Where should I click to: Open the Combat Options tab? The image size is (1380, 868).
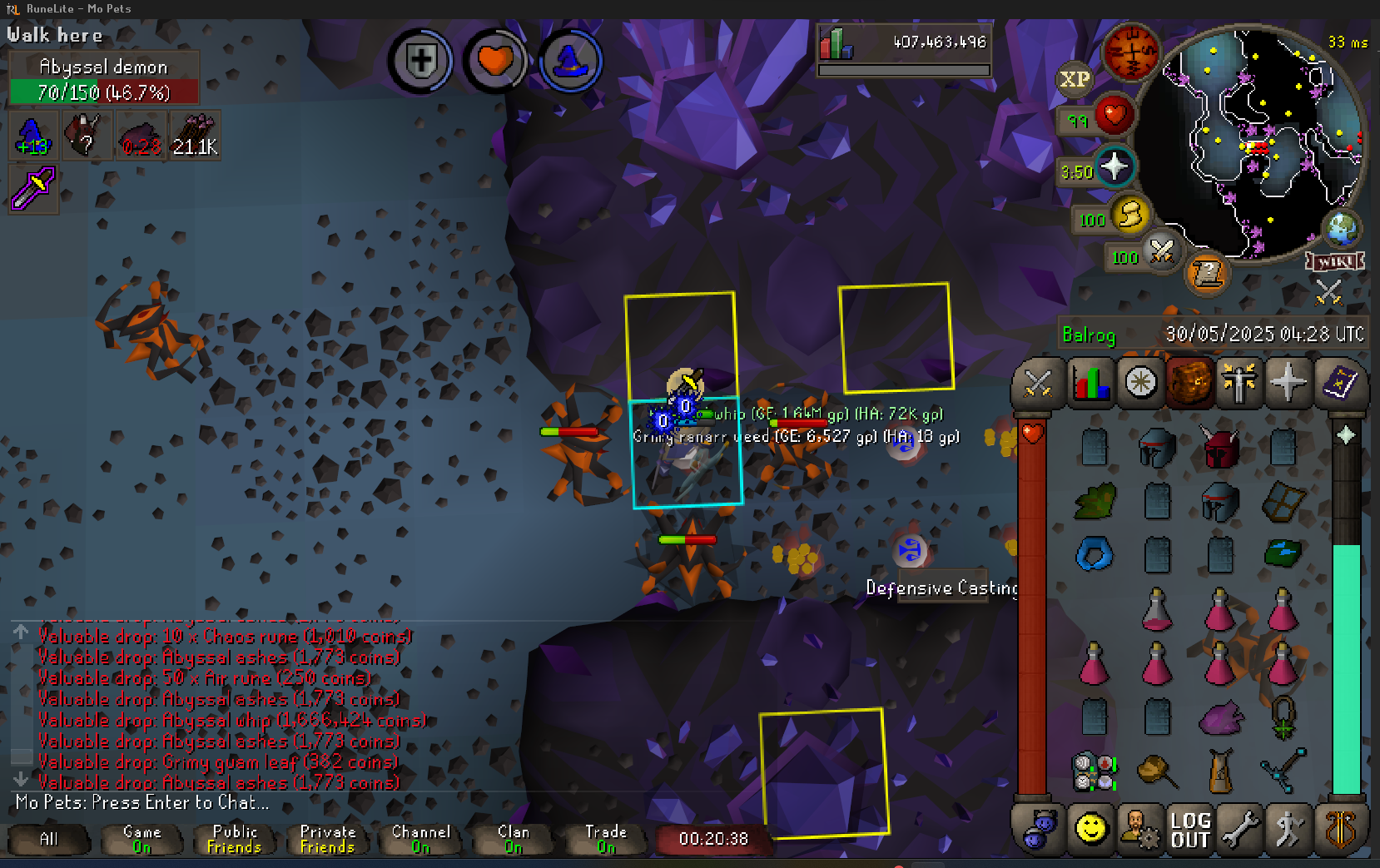click(x=1037, y=384)
